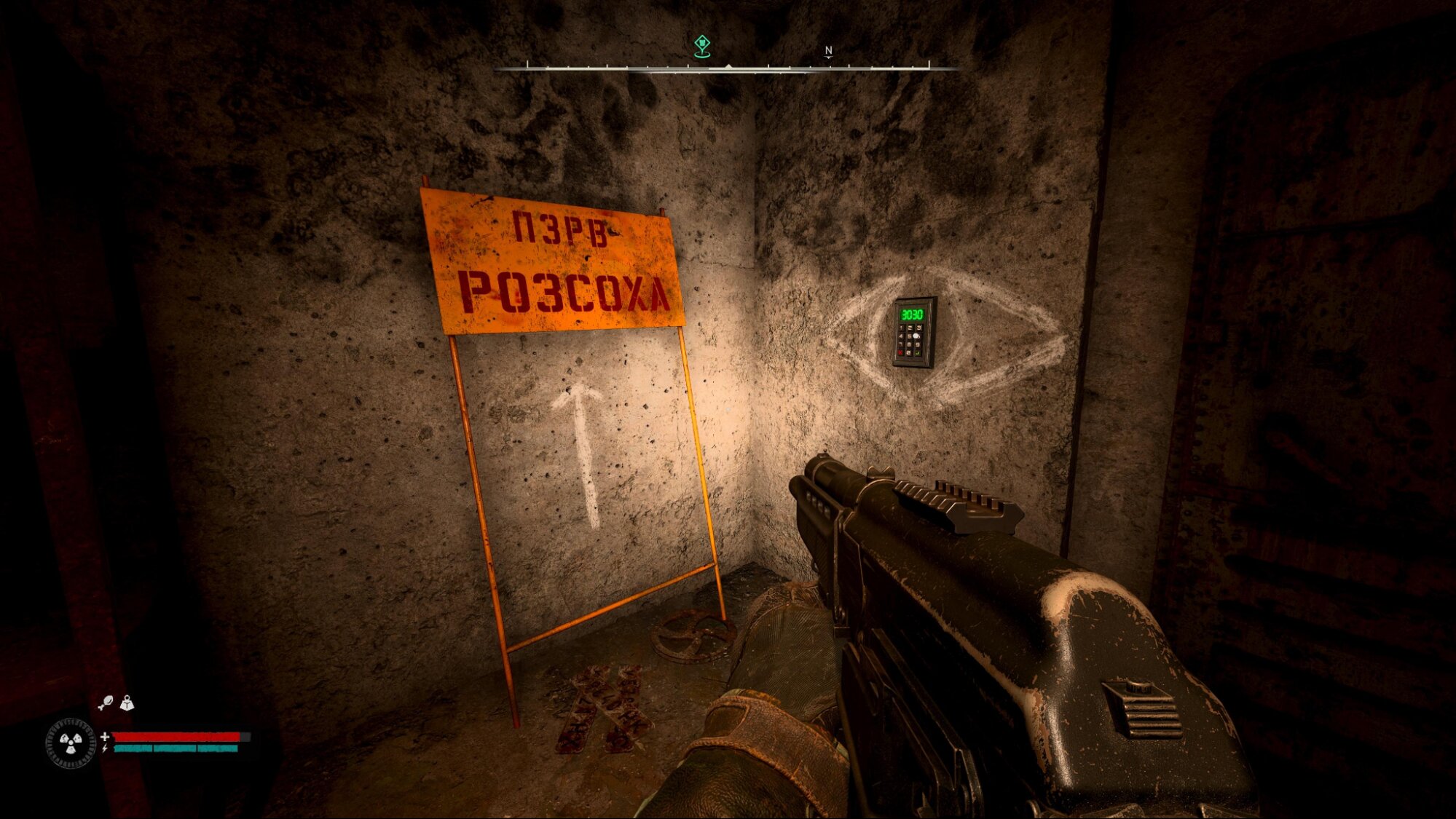The image size is (1456, 819).
Task: Click the north indicator on the compass
Action: tap(828, 51)
